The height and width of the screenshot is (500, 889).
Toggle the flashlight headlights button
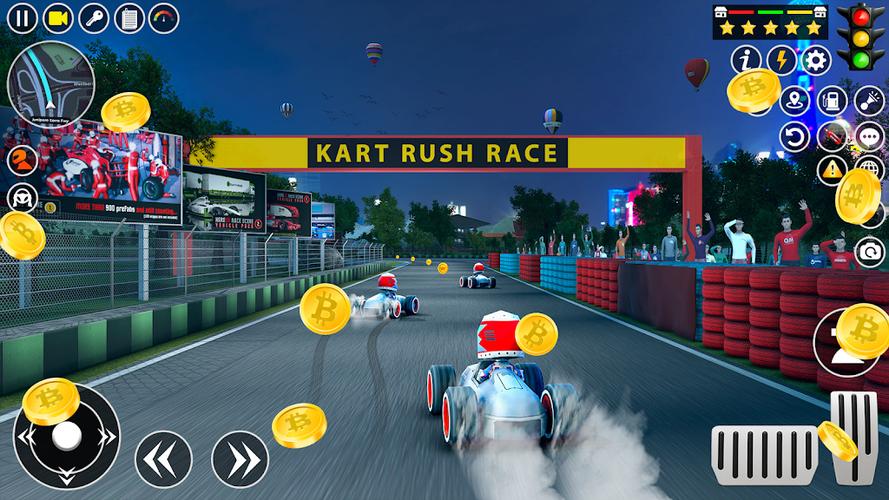pos(868,101)
